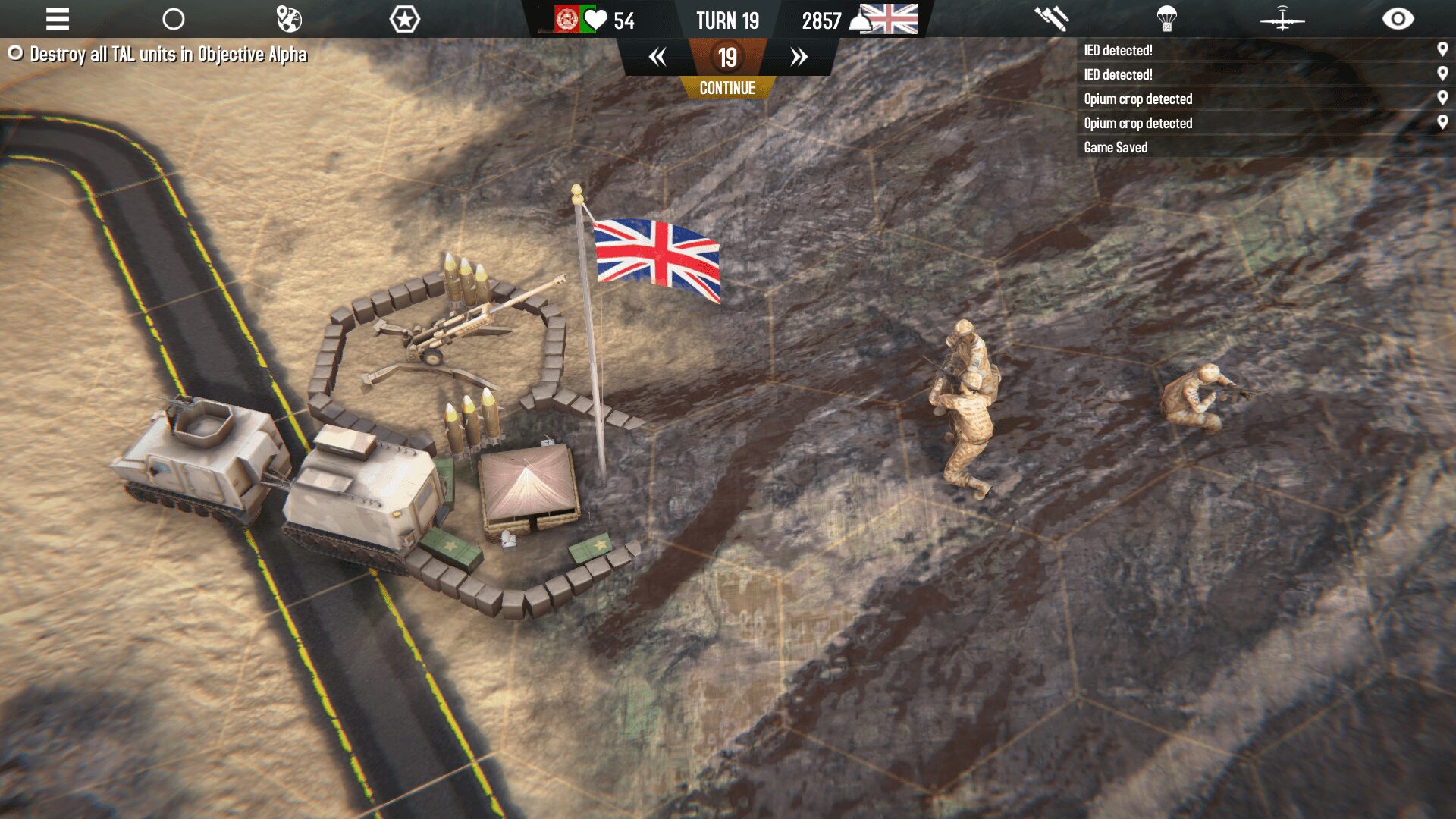1456x819 pixels.
Task: Click the circle icon in the top bar
Action: pos(174,19)
